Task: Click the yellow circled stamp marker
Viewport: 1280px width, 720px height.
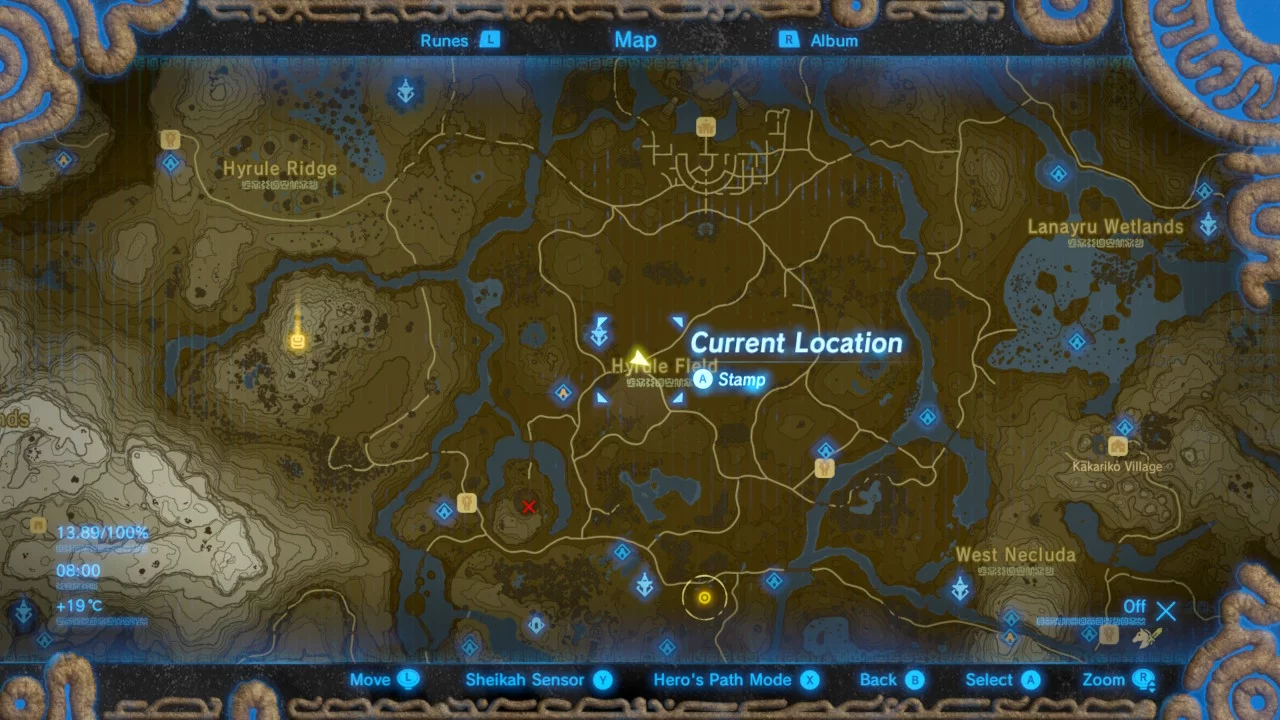Action: 705,597
